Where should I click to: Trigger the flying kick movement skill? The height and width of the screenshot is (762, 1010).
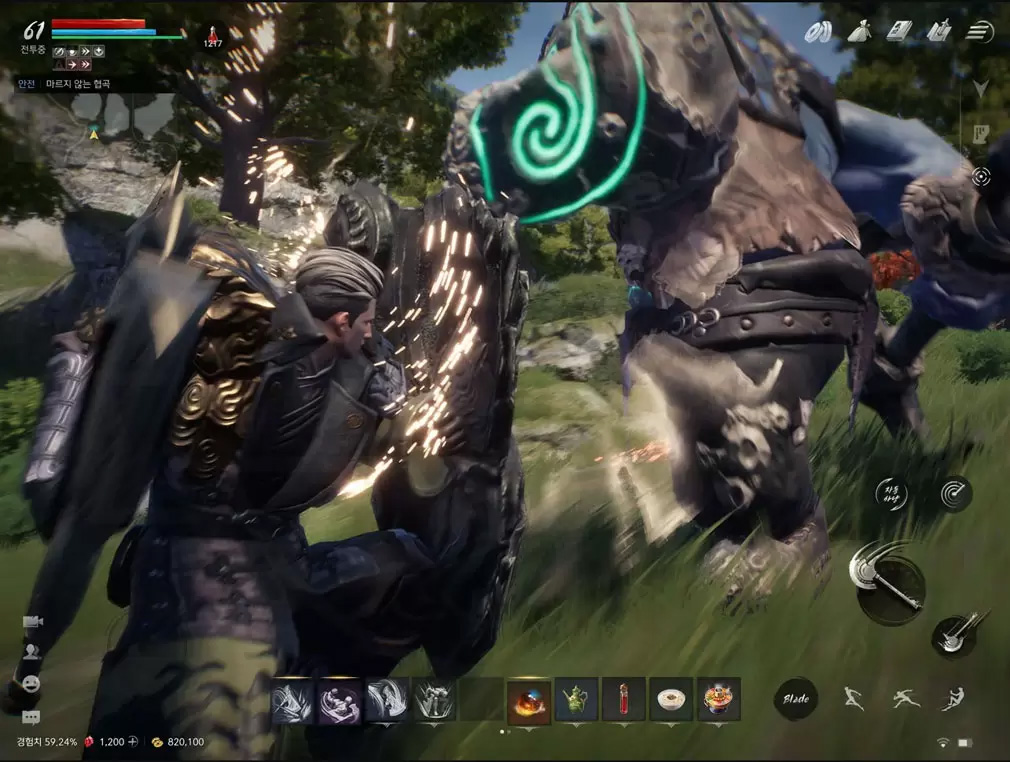(954, 698)
